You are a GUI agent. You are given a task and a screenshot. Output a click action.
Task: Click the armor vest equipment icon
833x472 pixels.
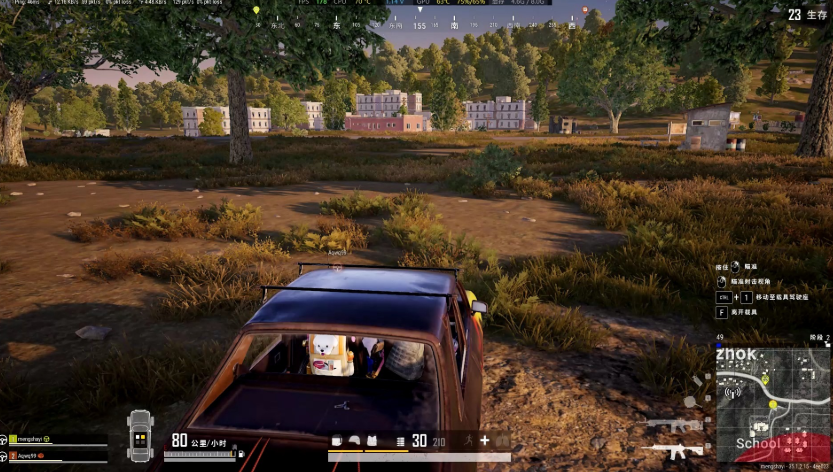coord(371,441)
